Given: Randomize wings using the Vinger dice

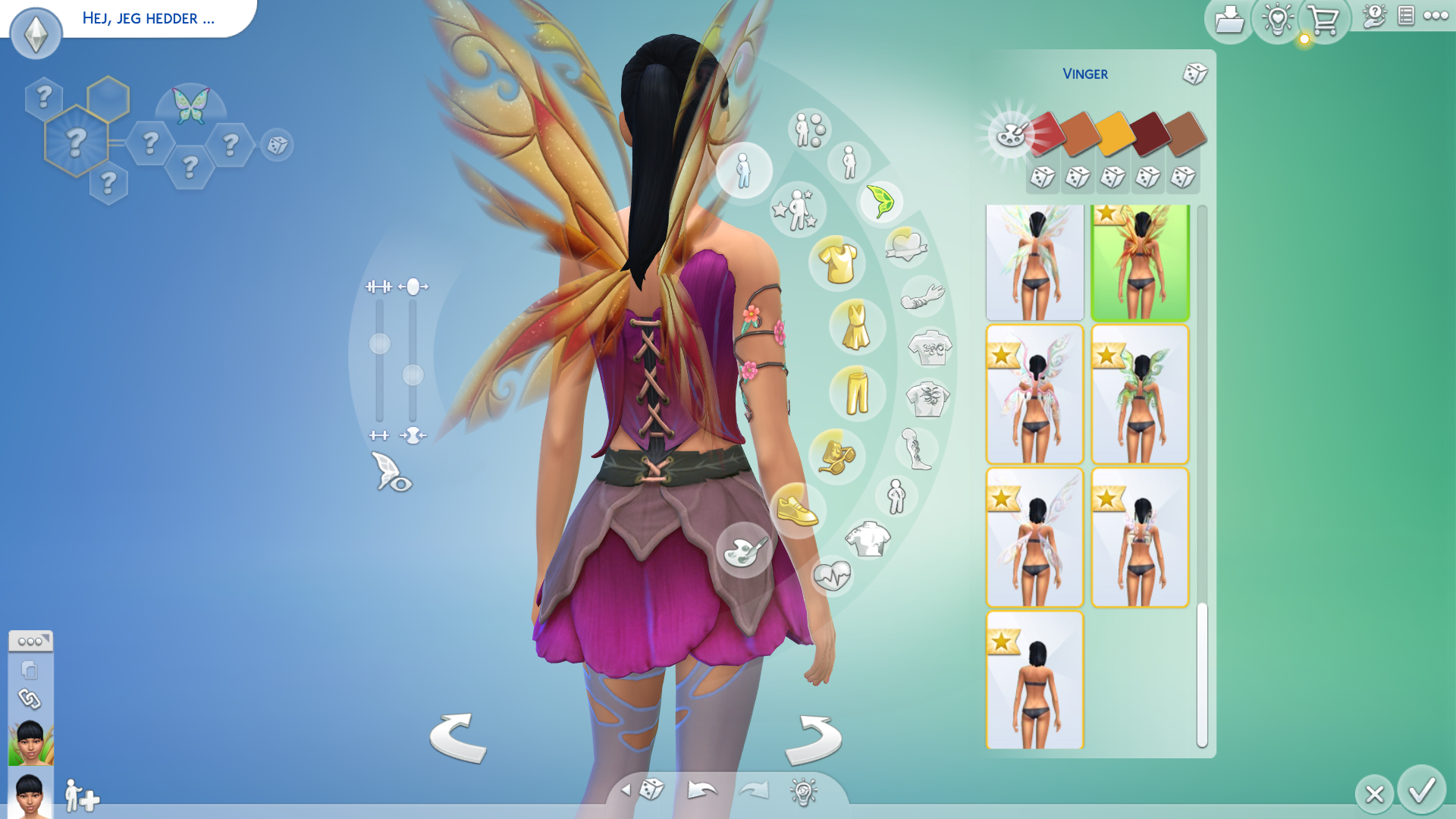Looking at the screenshot, I should click(1194, 74).
